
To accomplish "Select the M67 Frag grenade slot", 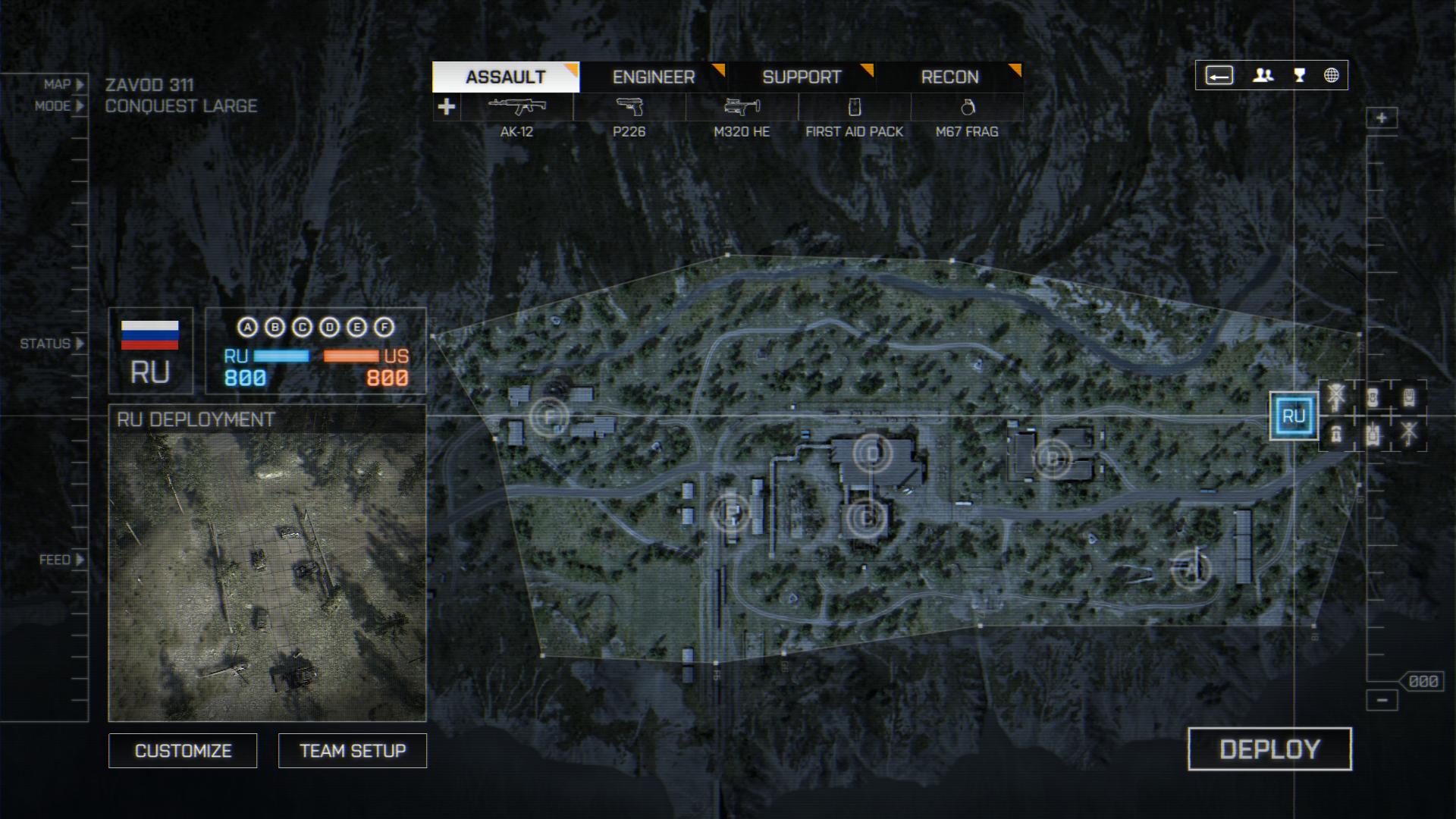I will (x=967, y=108).
